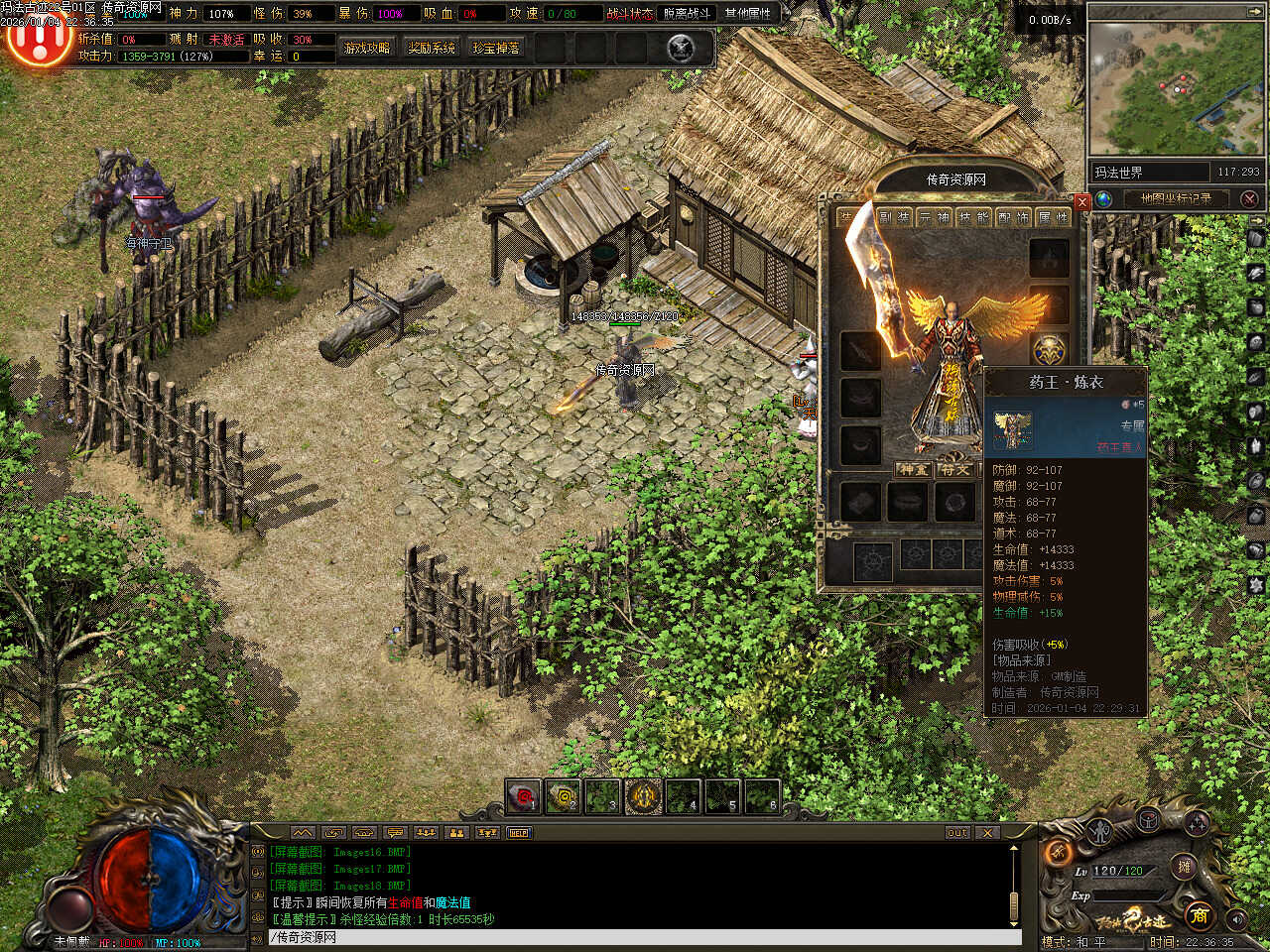The width and height of the screenshot is (1270, 952).
Task: Switch to the 副装 tab
Action: (x=894, y=217)
